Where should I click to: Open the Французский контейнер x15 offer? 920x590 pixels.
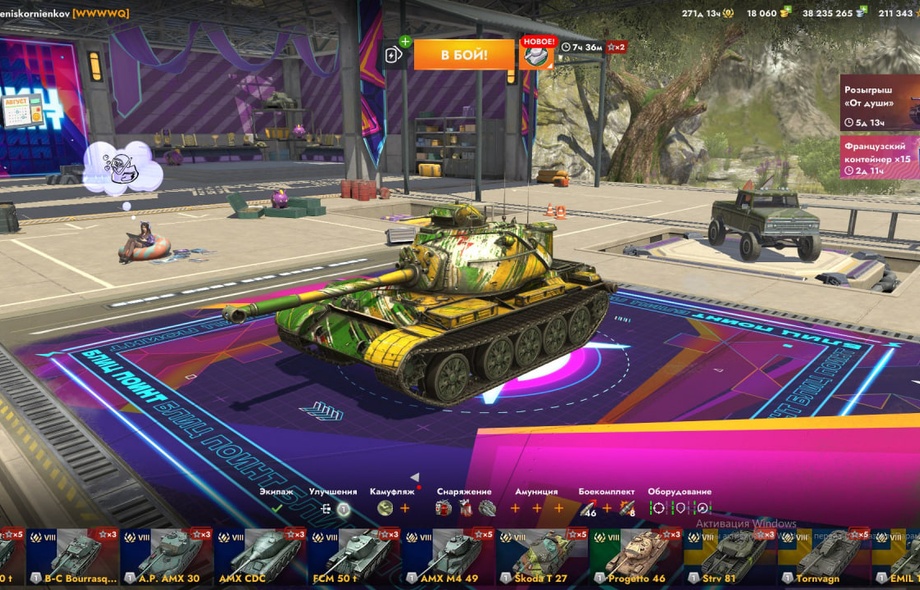879,157
